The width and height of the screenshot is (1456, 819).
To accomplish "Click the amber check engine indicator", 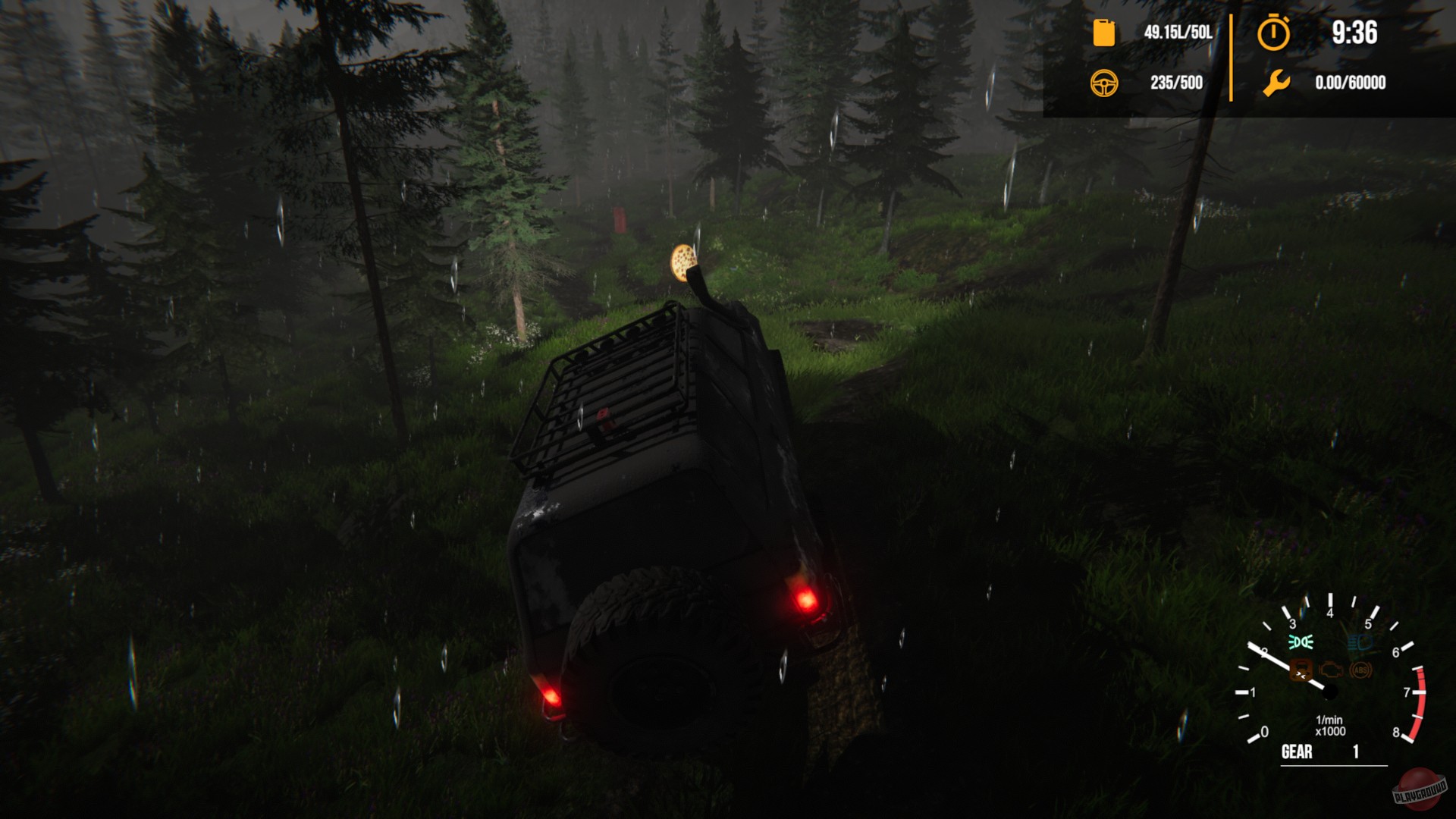I will [1330, 671].
